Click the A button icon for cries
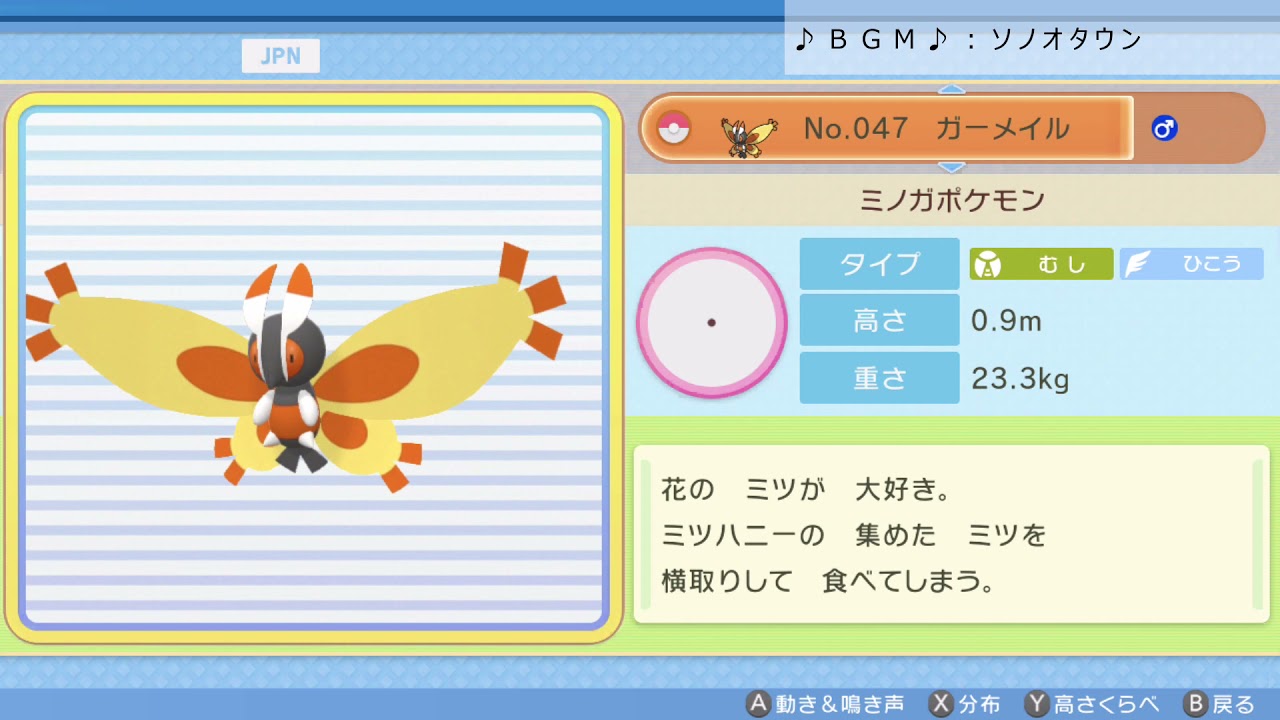The height and width of the screenshot is (720, 1280). click(760, 704)
